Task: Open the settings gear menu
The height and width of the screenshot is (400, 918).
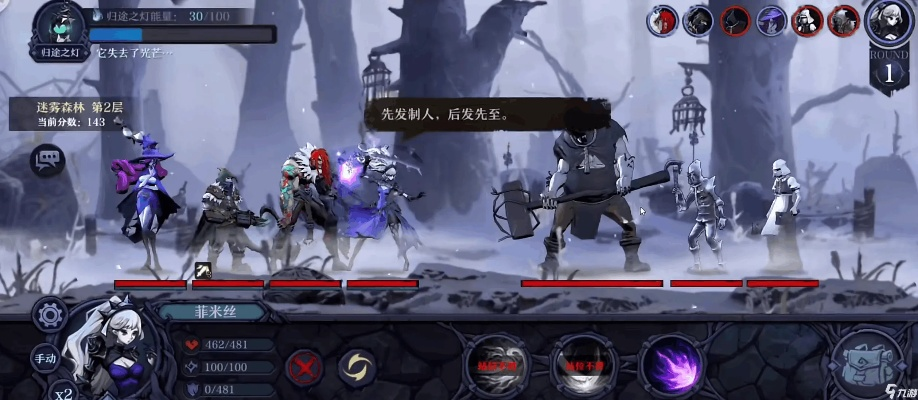Action: point(49,314)
